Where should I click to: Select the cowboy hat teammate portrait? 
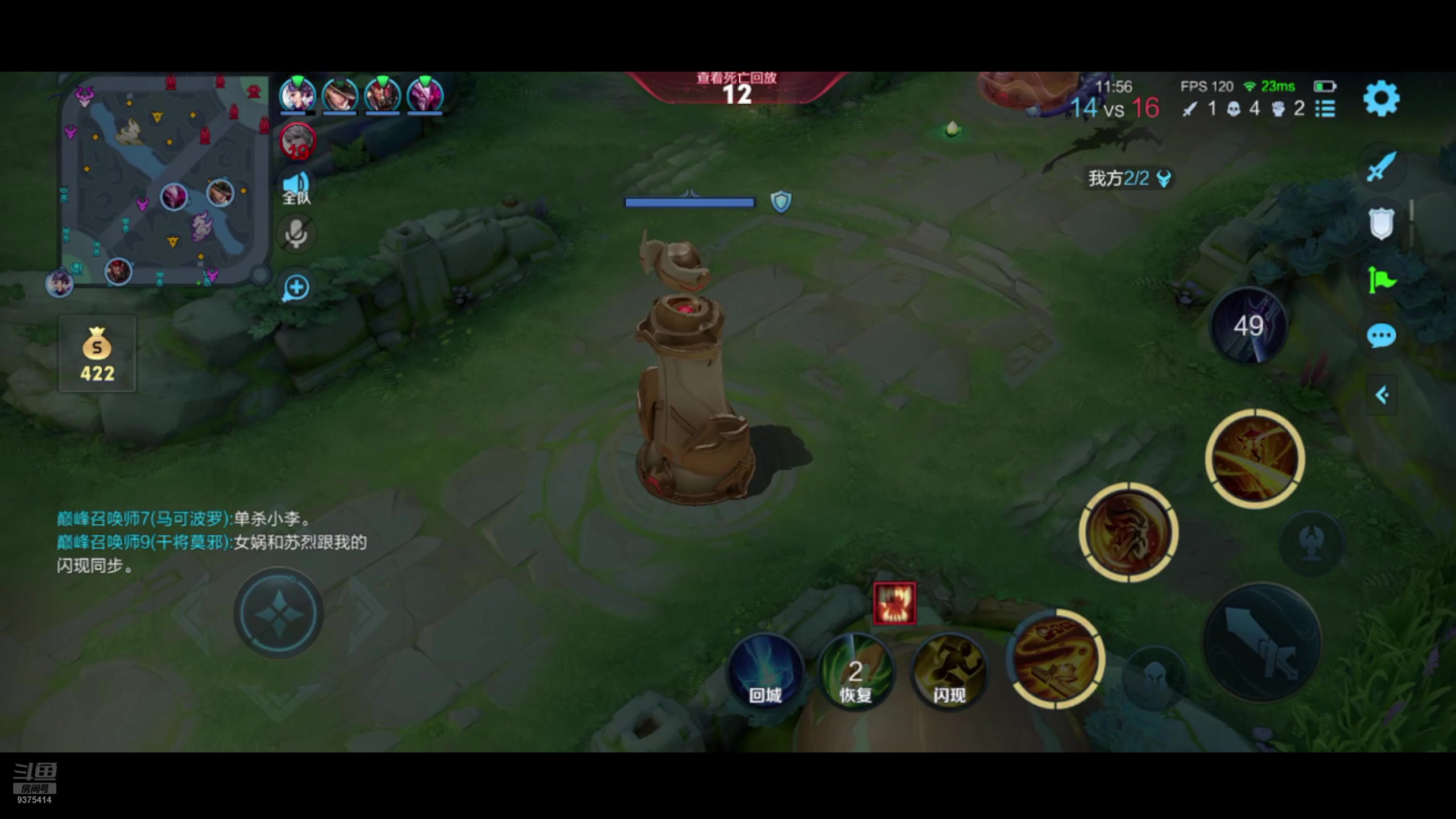[340, 94]
